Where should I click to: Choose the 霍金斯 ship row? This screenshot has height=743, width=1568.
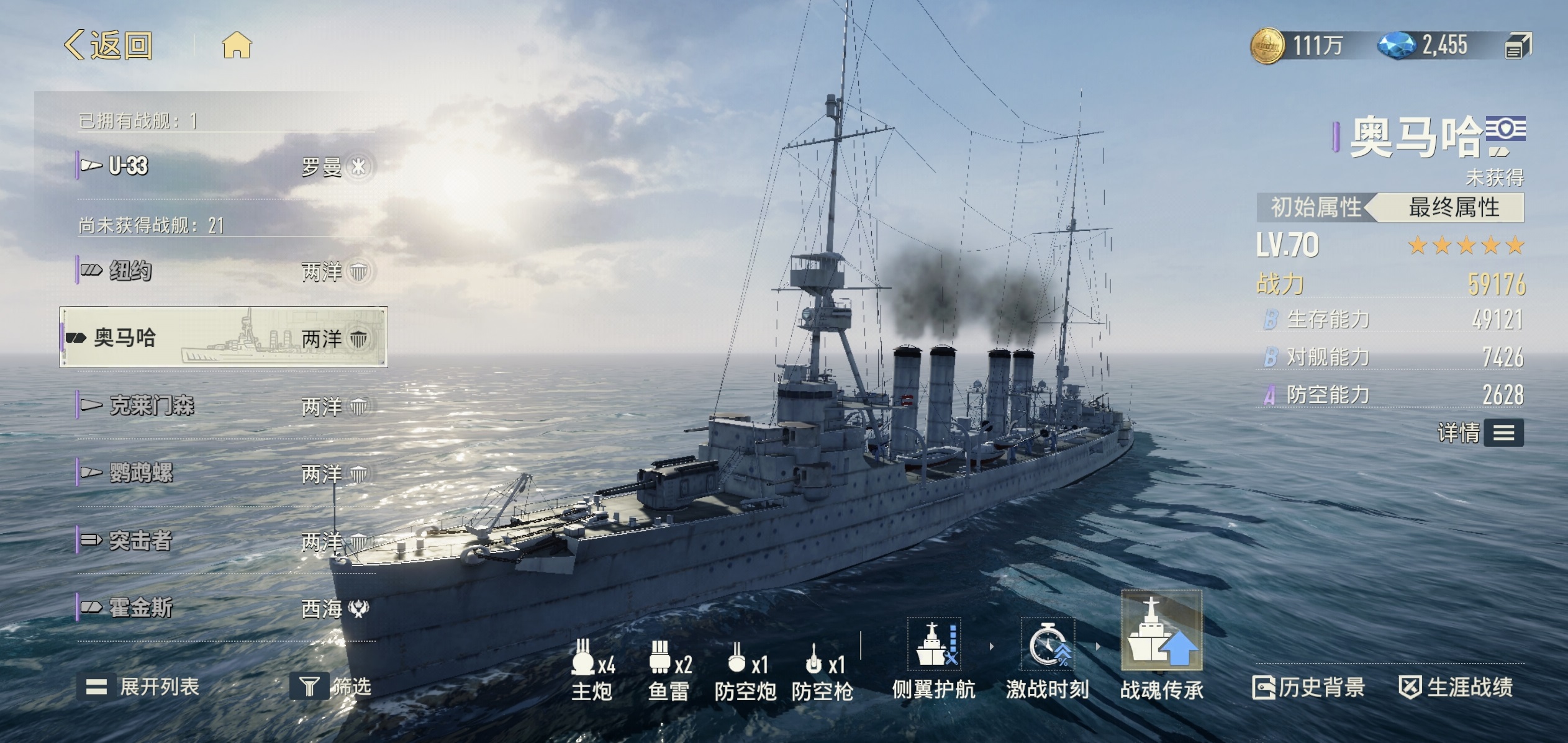[x=225, y=608]
